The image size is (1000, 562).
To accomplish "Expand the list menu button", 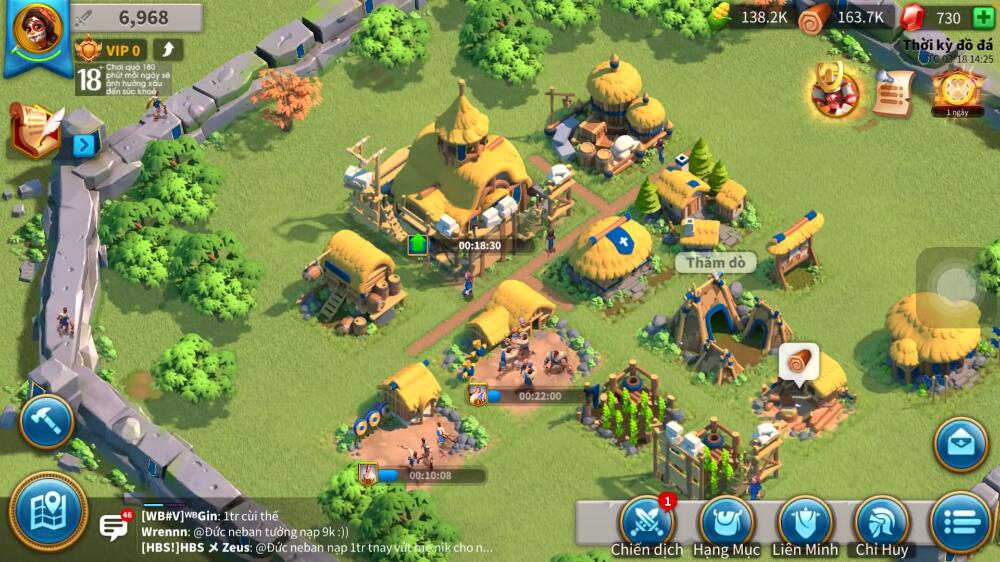I will [x=961, y=521].
